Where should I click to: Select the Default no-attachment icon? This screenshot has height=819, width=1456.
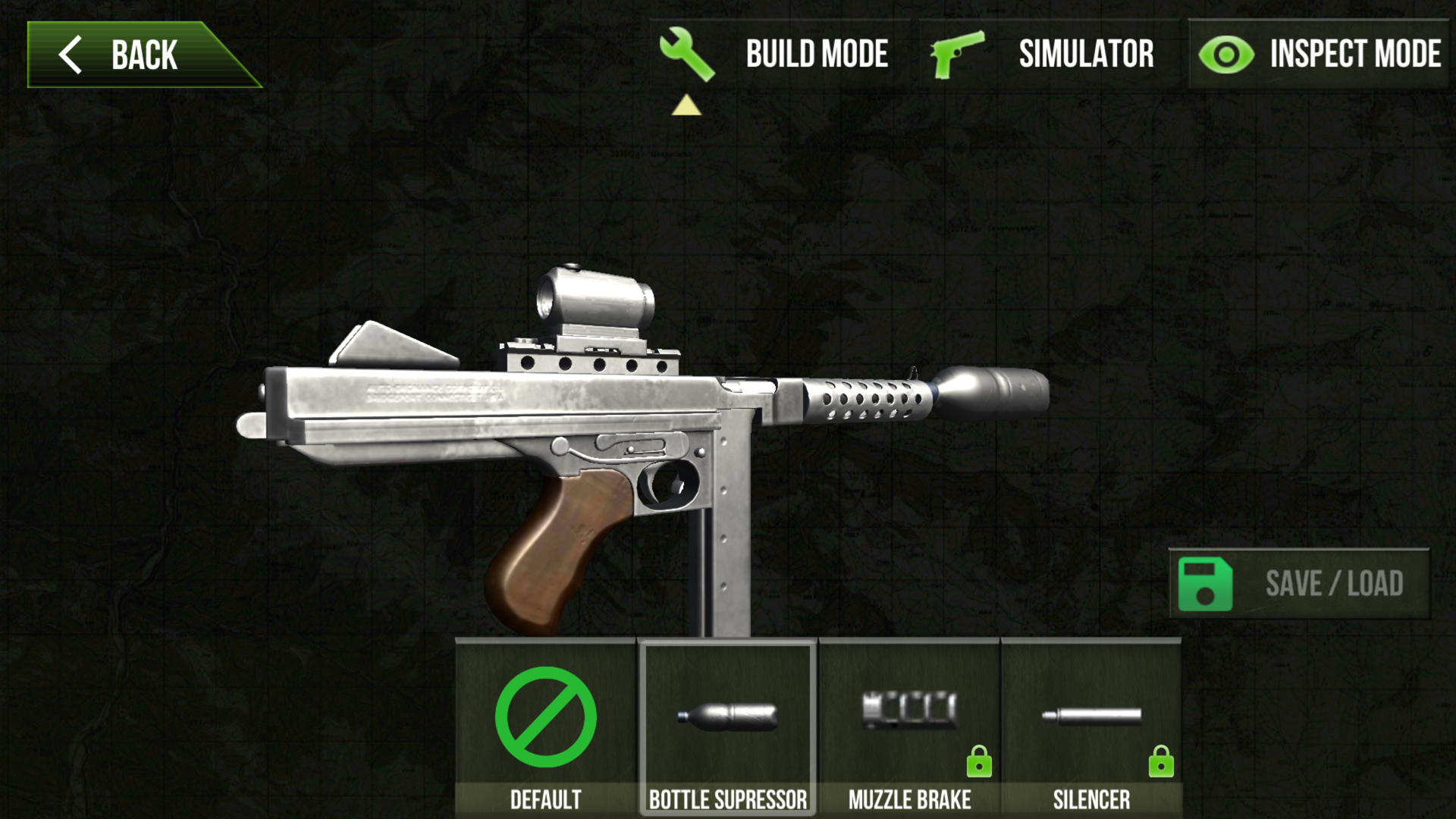[x=546, y=717]
